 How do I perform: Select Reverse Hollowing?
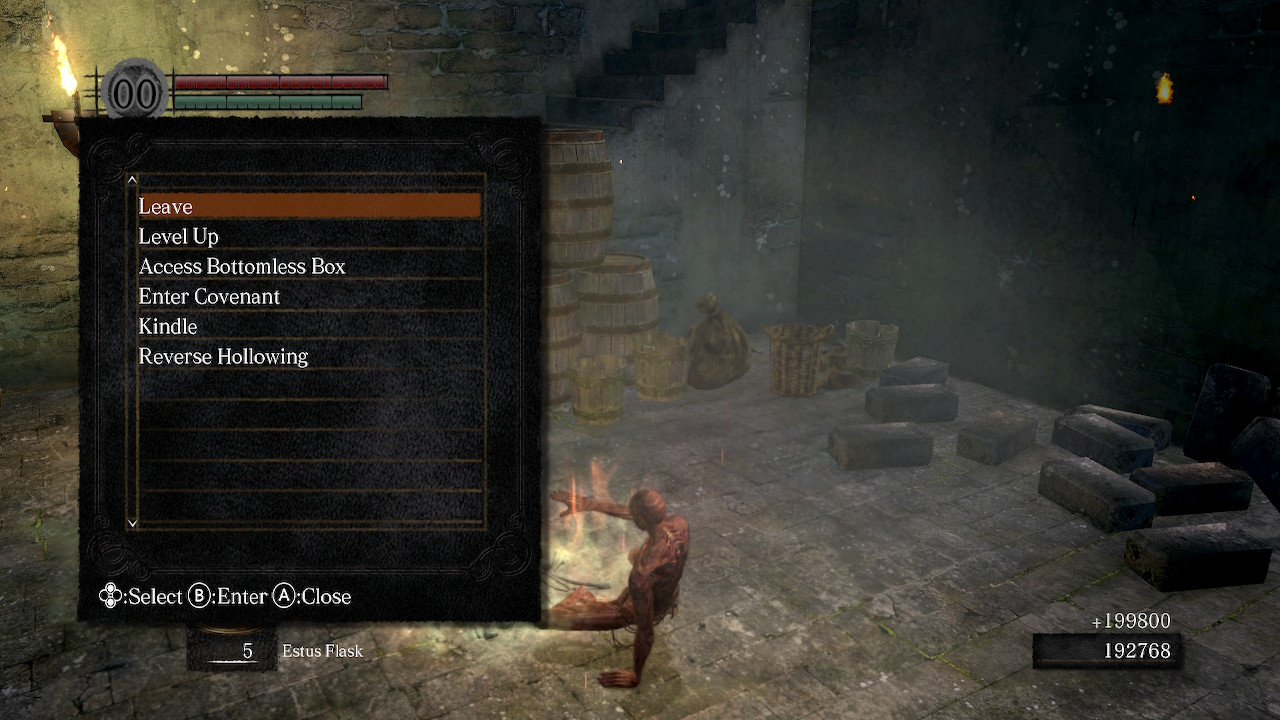click(308, 356)
